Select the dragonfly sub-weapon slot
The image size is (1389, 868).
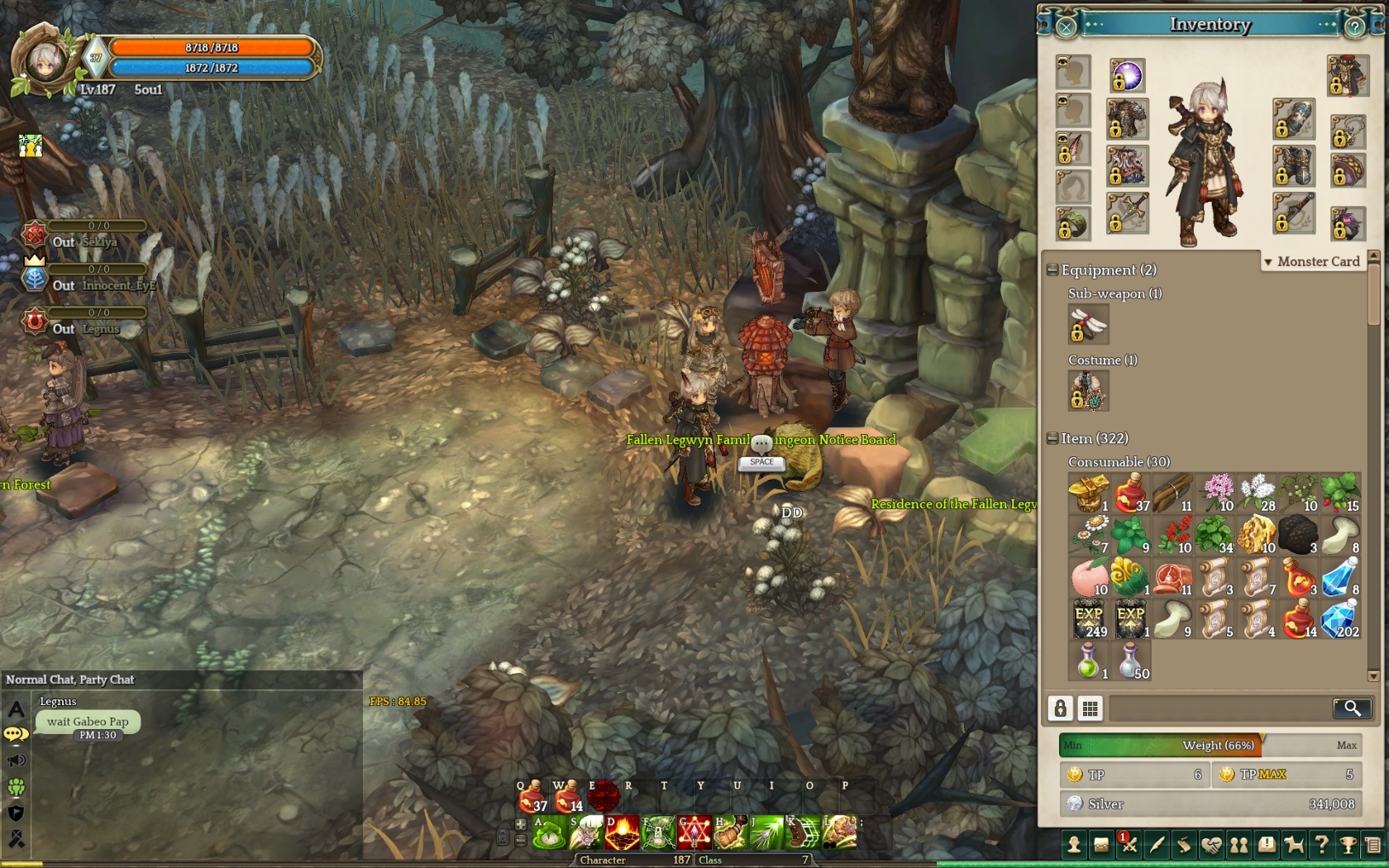[x=1088, y=324]
